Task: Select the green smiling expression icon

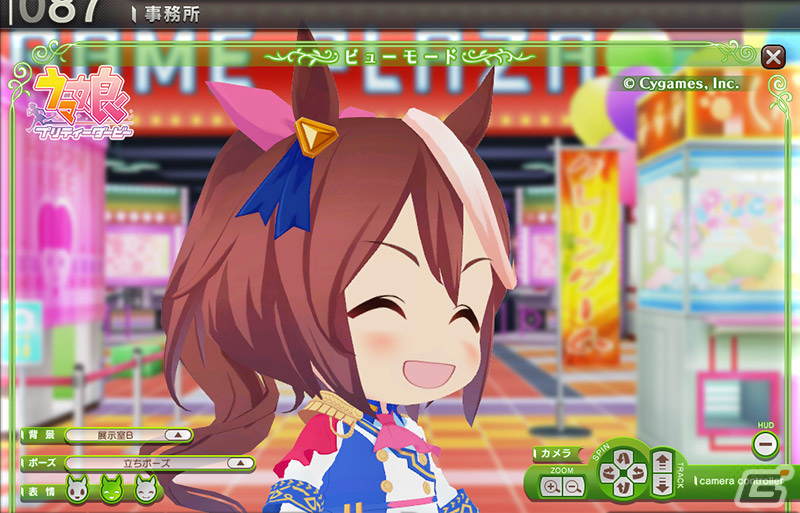Action: point(112,490)
